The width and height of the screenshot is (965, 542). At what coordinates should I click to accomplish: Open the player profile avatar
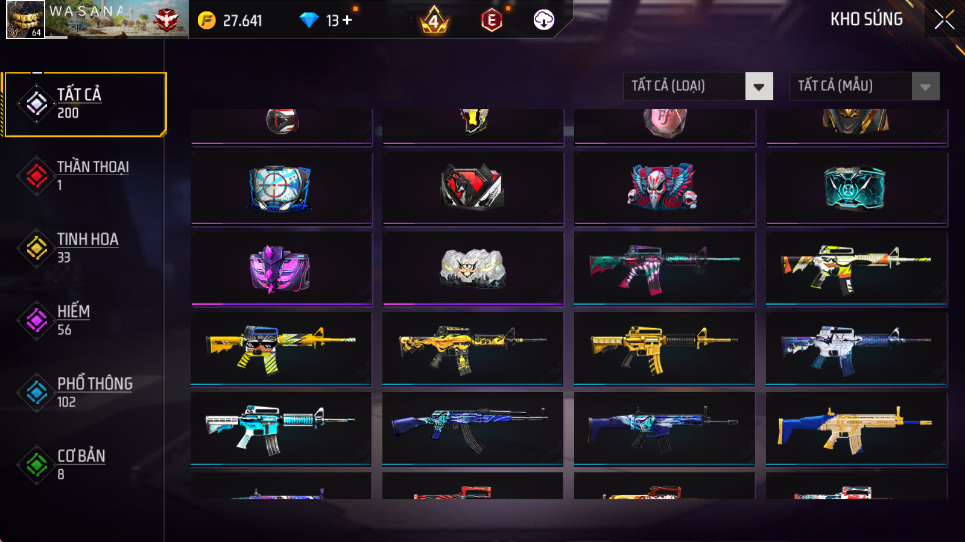pyautogui.click(x=24, y=19)
